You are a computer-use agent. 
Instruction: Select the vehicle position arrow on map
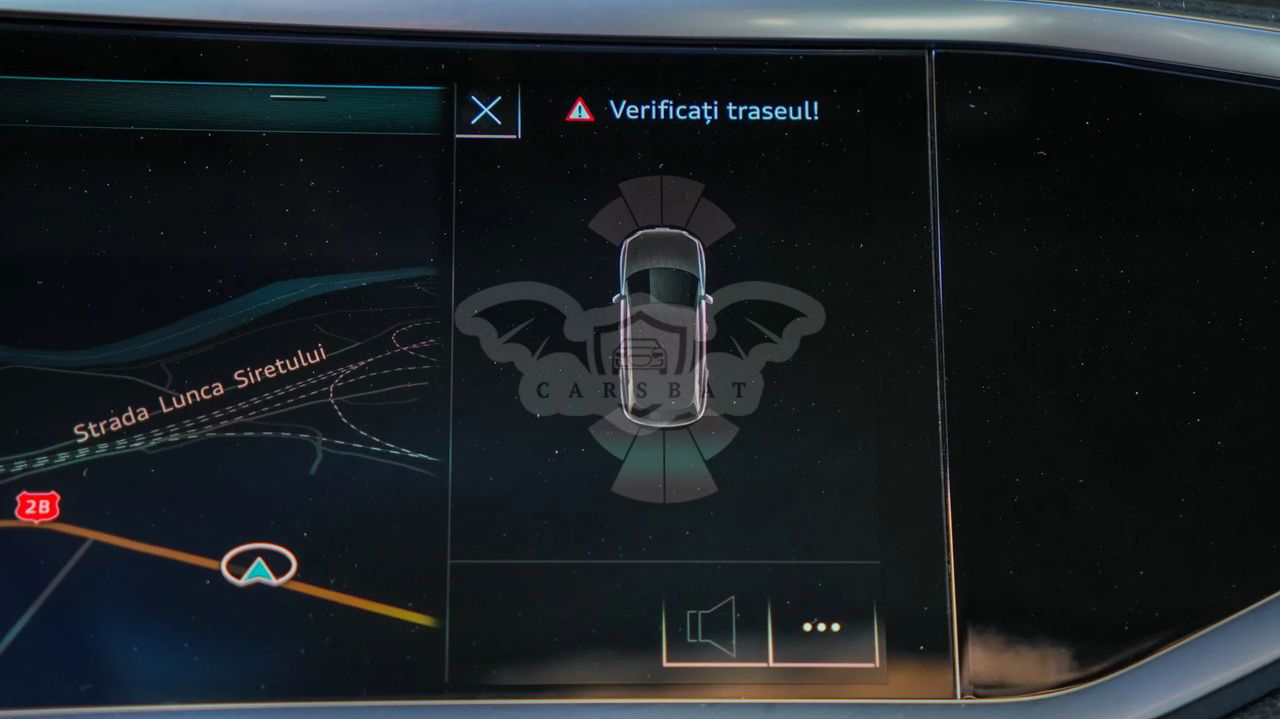point(259,565)
